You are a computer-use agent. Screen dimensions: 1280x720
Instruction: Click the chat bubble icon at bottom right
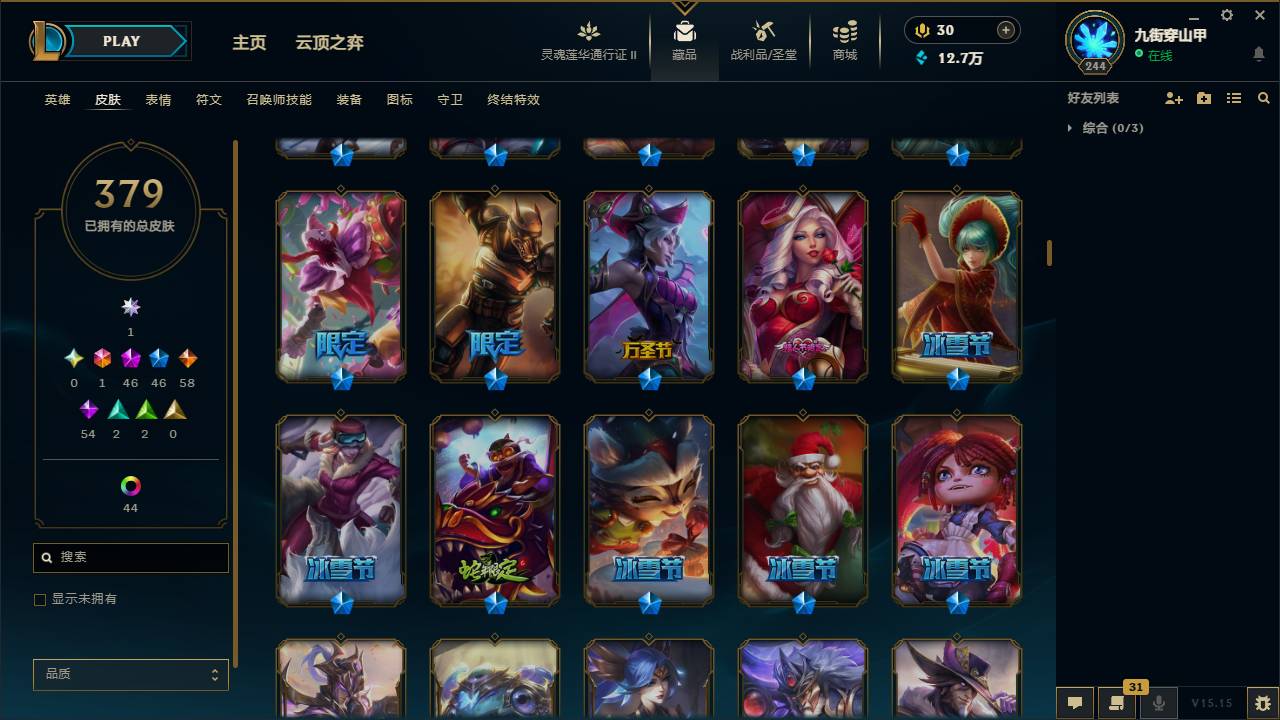(x=1075, y=703)
